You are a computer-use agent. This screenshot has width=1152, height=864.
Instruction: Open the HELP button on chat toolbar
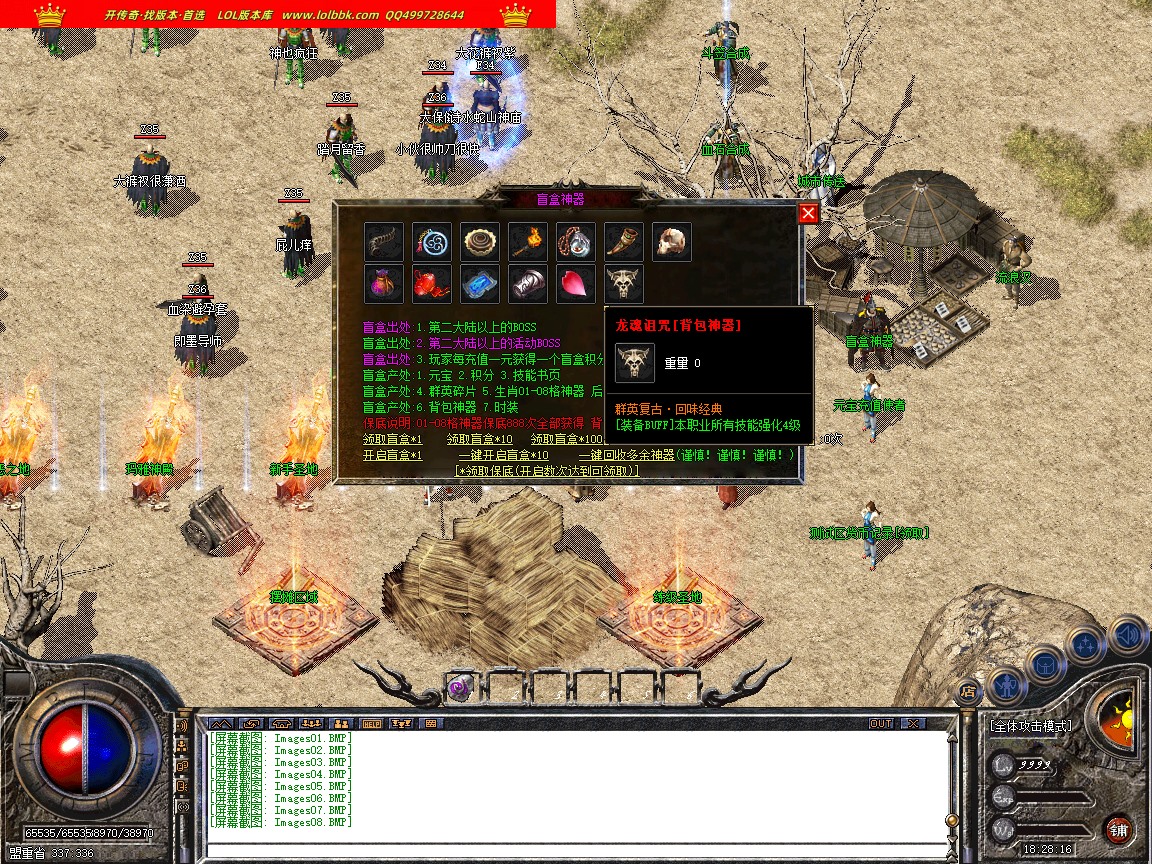pos(372,723)
